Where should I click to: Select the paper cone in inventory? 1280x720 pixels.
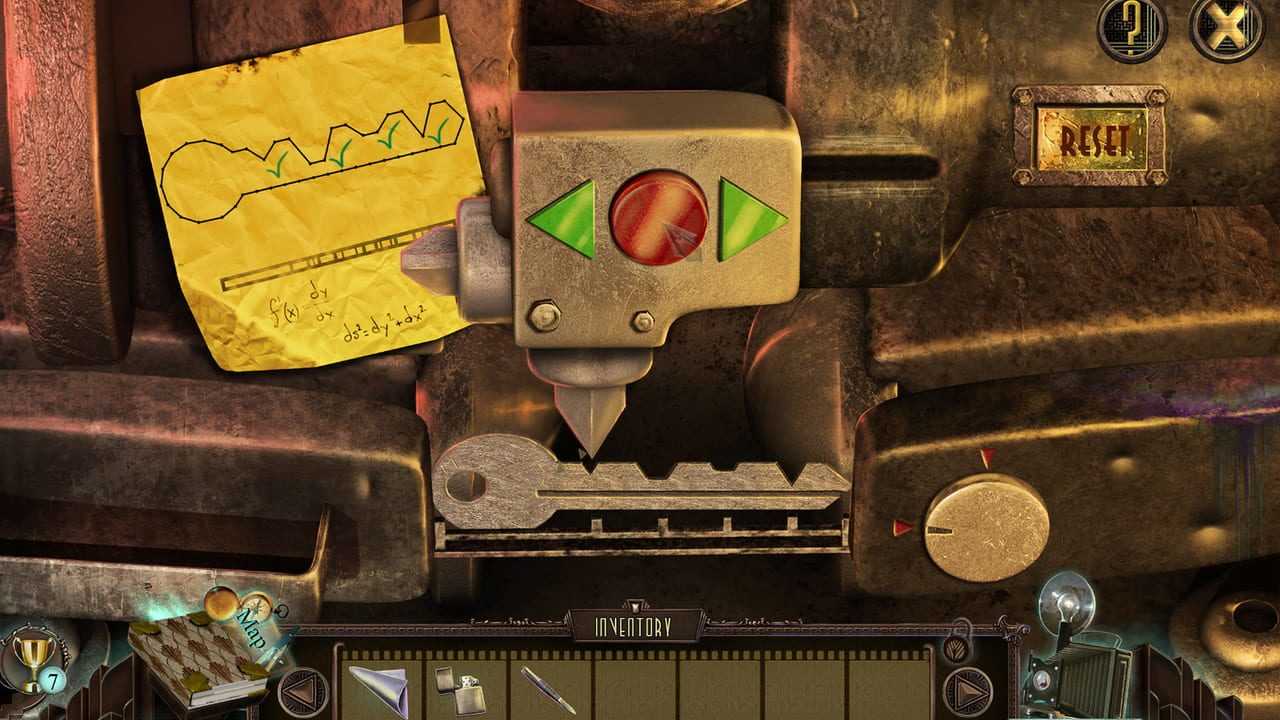pyautogui.click(x=379, y=687)
